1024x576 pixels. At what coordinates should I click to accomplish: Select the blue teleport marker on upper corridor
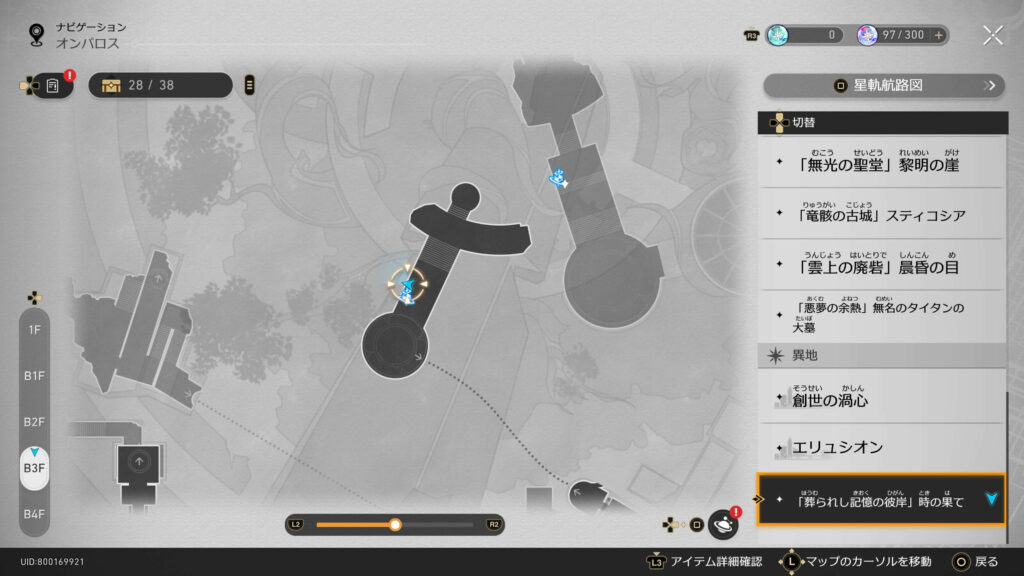pyautogui.click(x=558, y=179)
